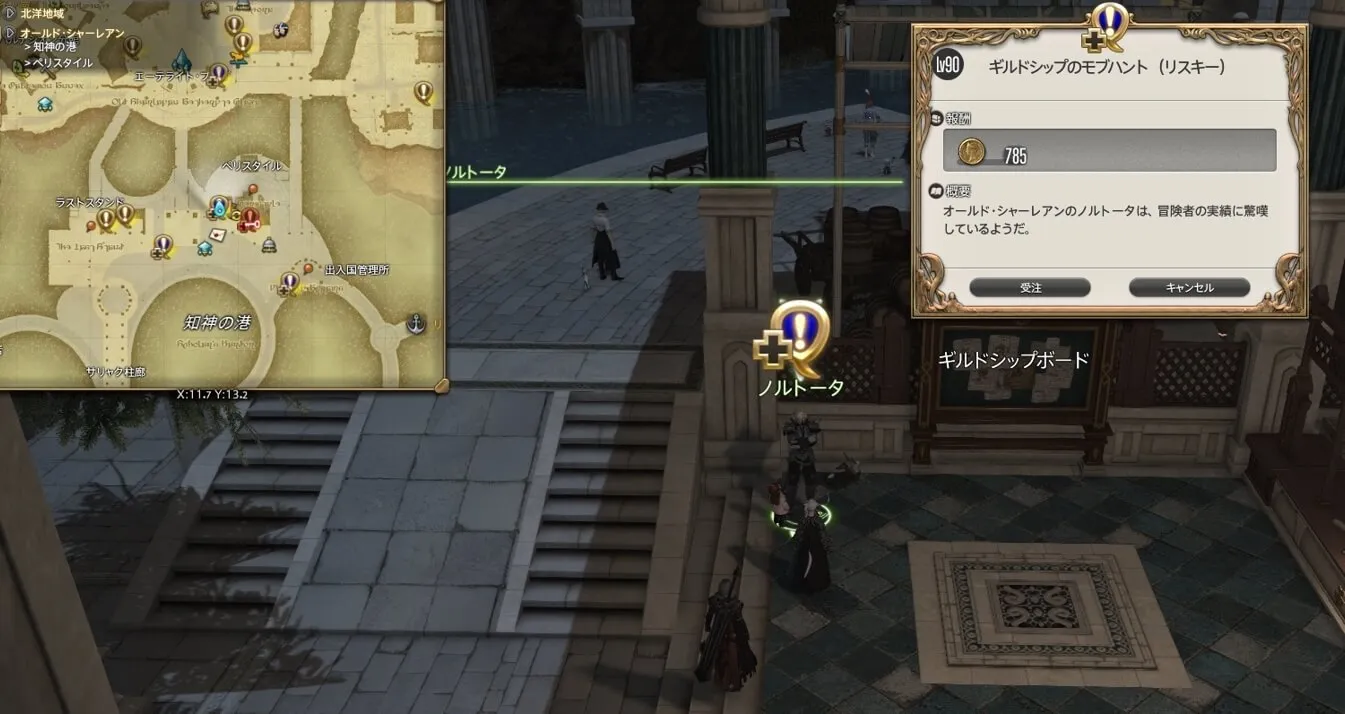Accept the quest with the 受注 button
1345x714 pixels.
pos(1030,288)
